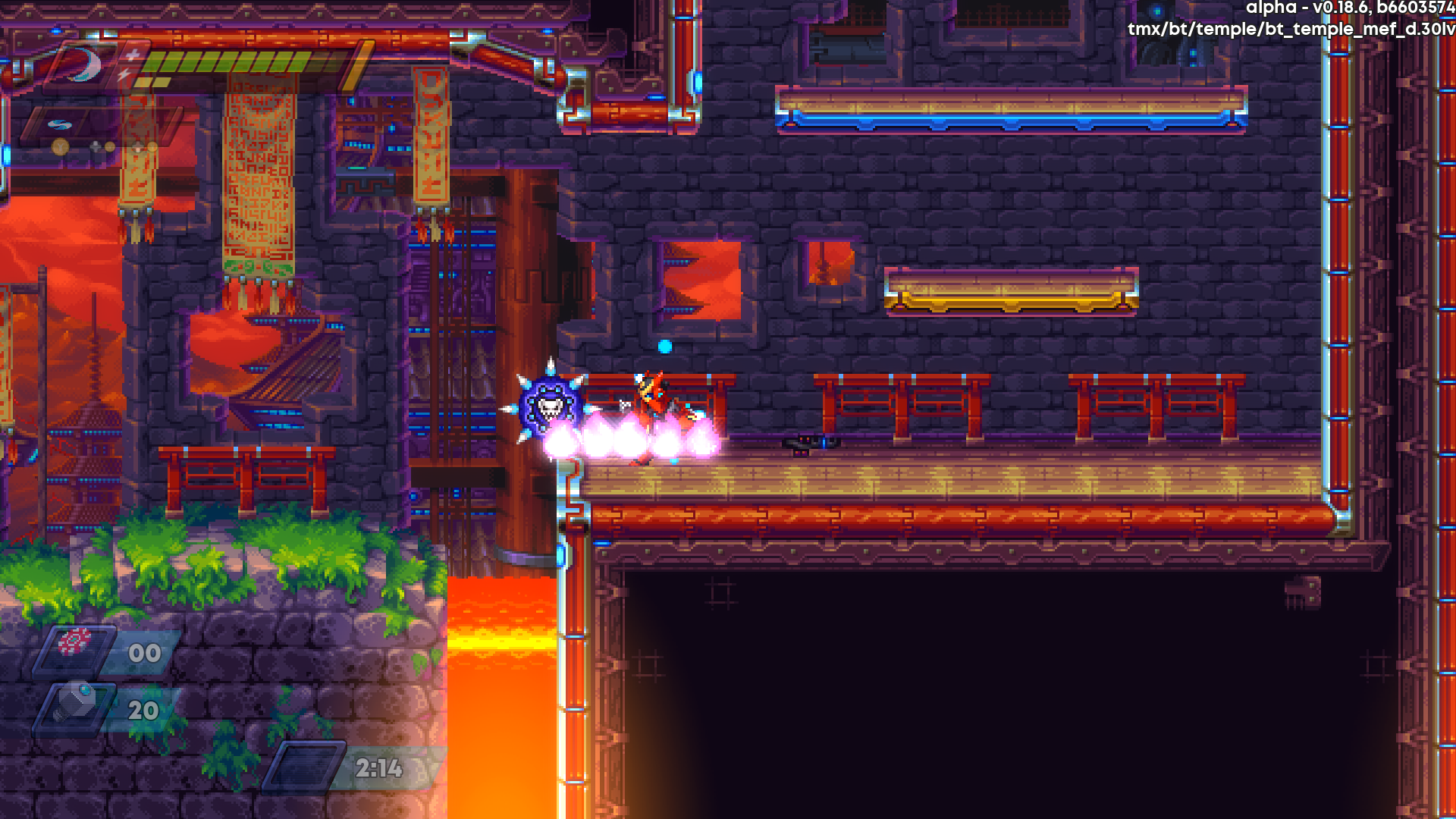Click the red poker chip icon
1456x819 pixels.
[74, 642]
